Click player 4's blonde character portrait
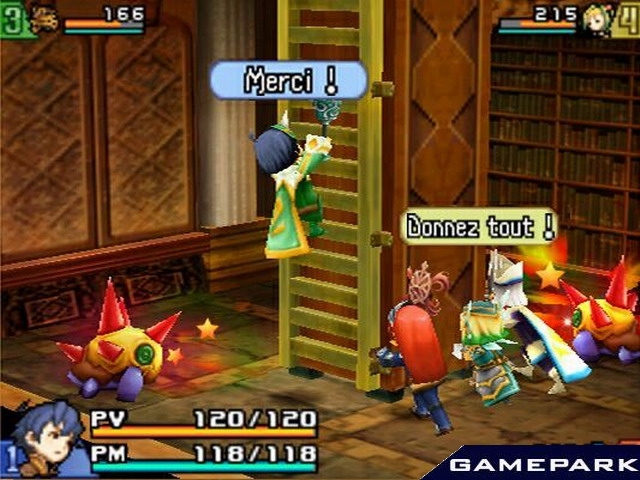 pyautogui.click(x=597, y=19)
